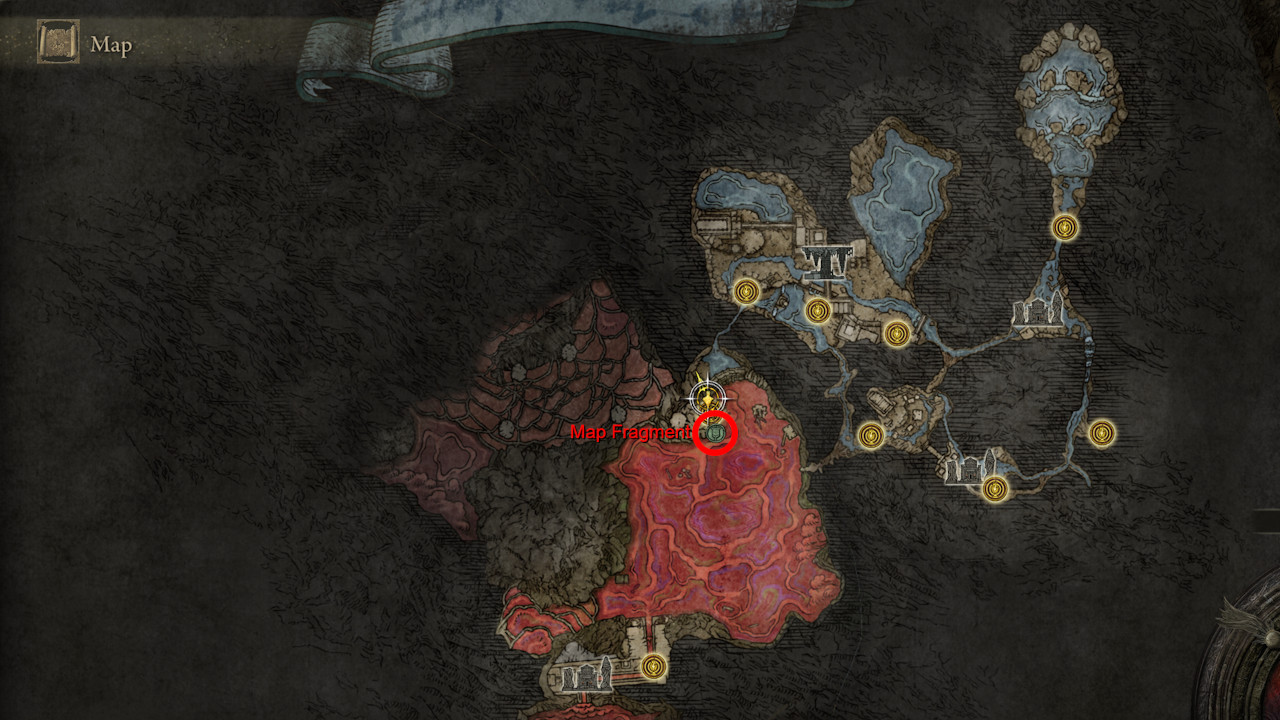Select the grace next to the small hillside fort
This screenshot has width=1280, height=720.
pos(871,433)
